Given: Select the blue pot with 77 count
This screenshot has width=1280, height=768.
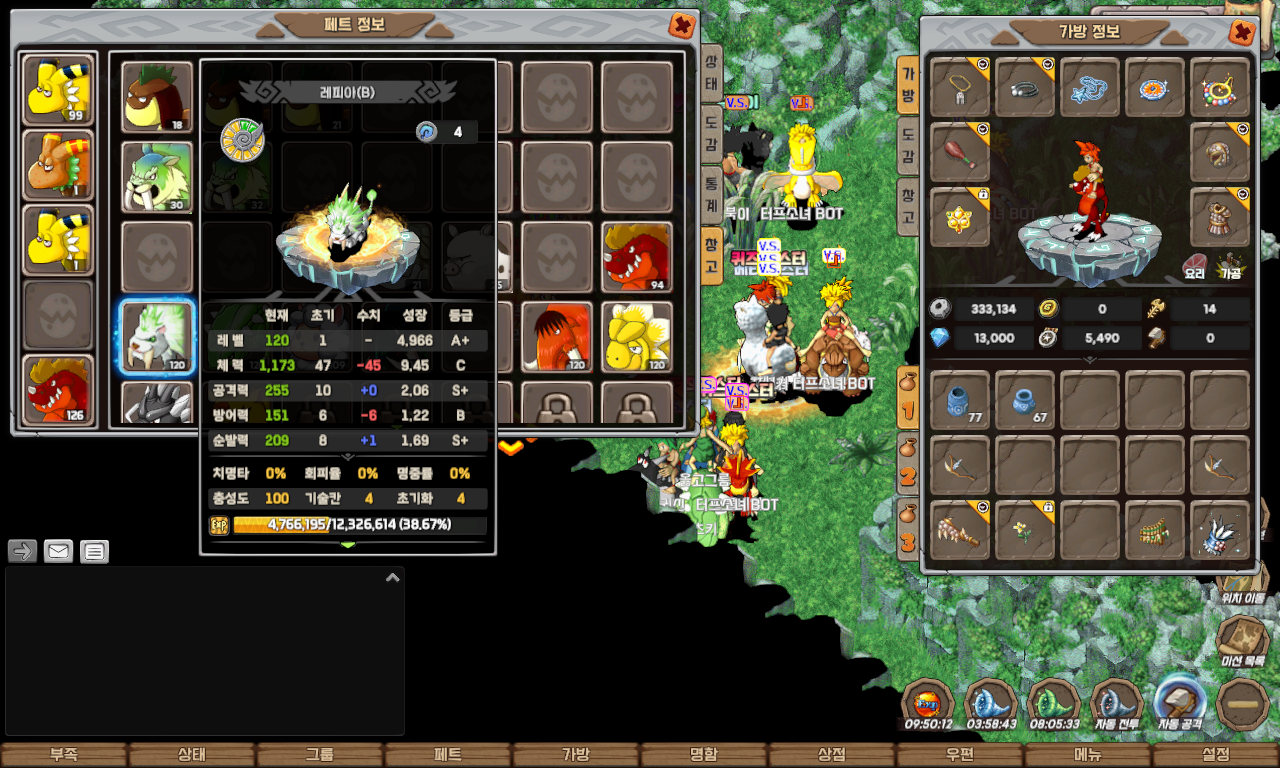Looking at the screenshot, I should (960, 400).
